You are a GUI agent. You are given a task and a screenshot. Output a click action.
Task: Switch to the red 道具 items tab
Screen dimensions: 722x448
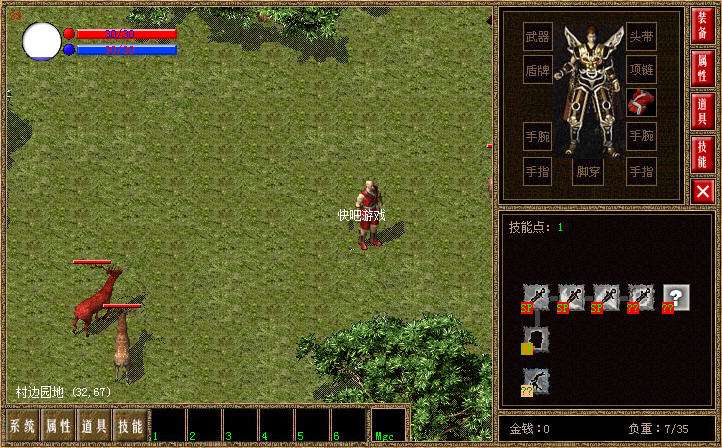tap(703, 110)
